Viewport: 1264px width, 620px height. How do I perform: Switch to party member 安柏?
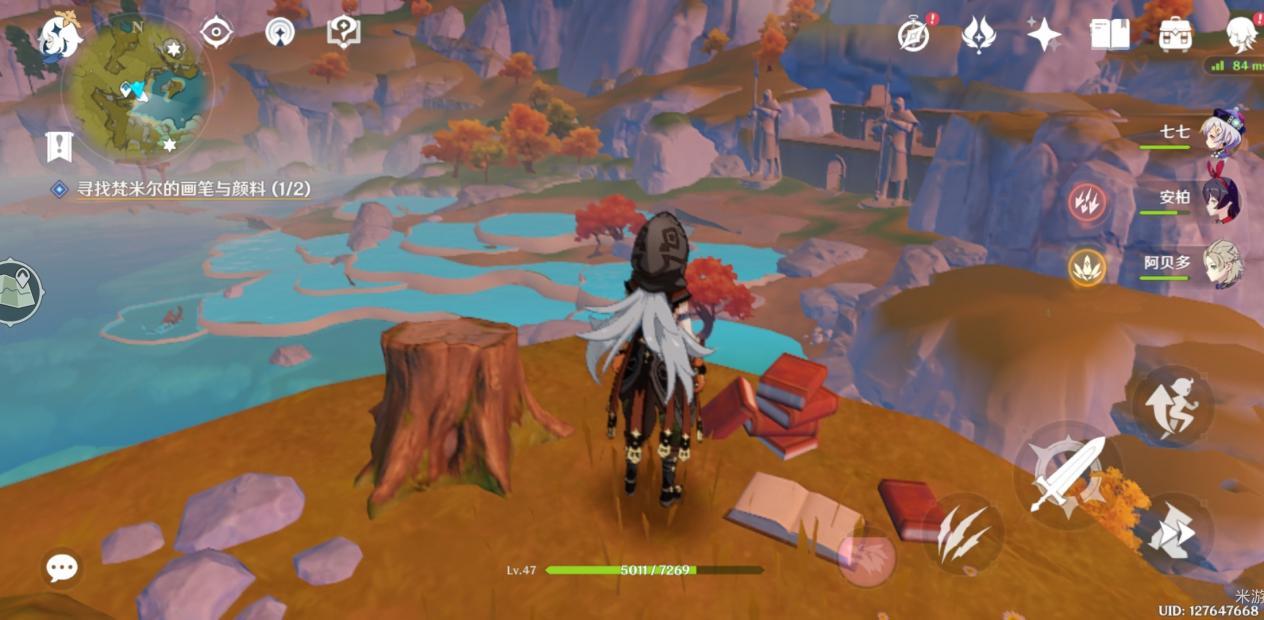(x=1221, y=198)
